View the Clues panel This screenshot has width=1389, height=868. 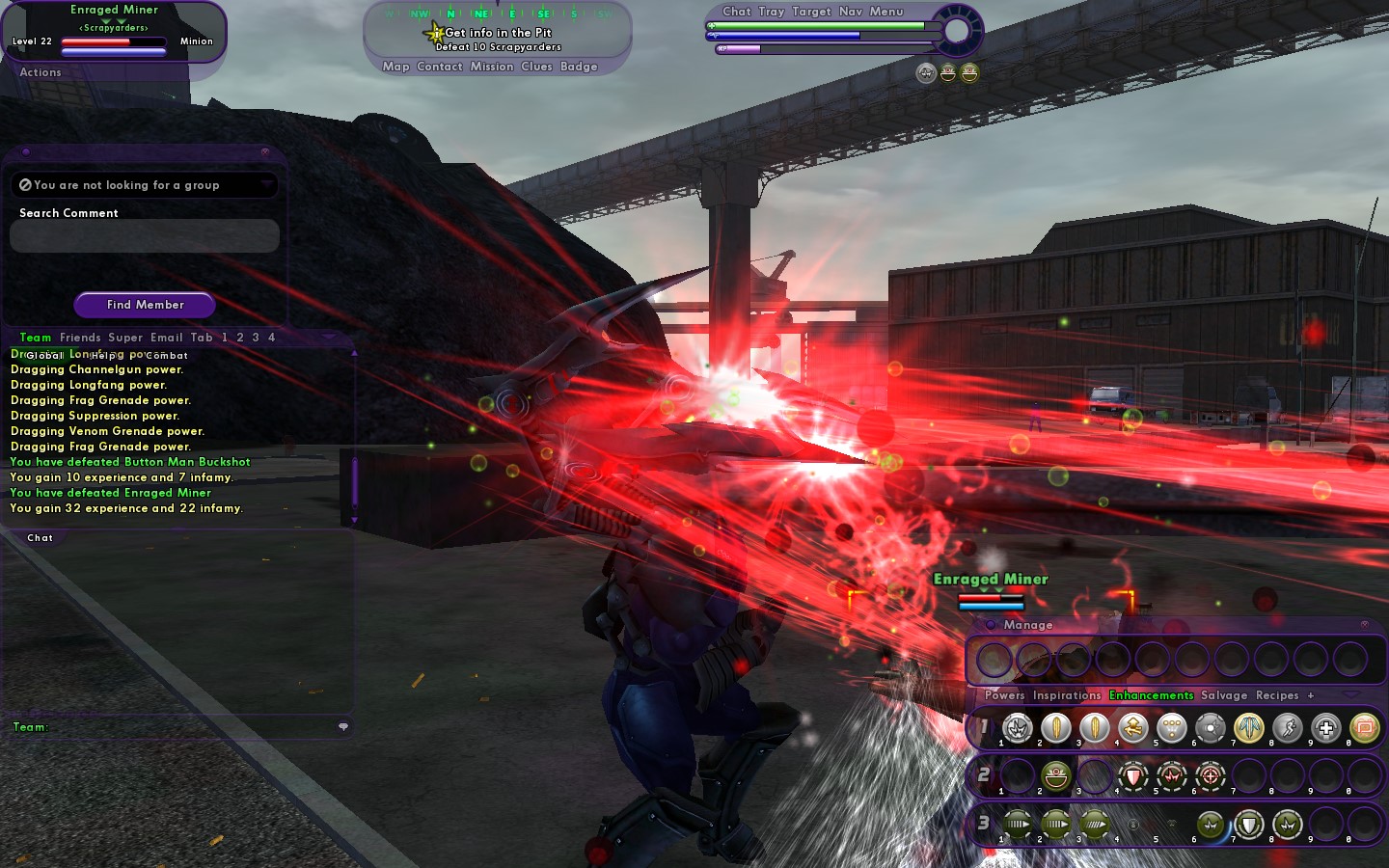pyautogui.click(x=536, y=67)
